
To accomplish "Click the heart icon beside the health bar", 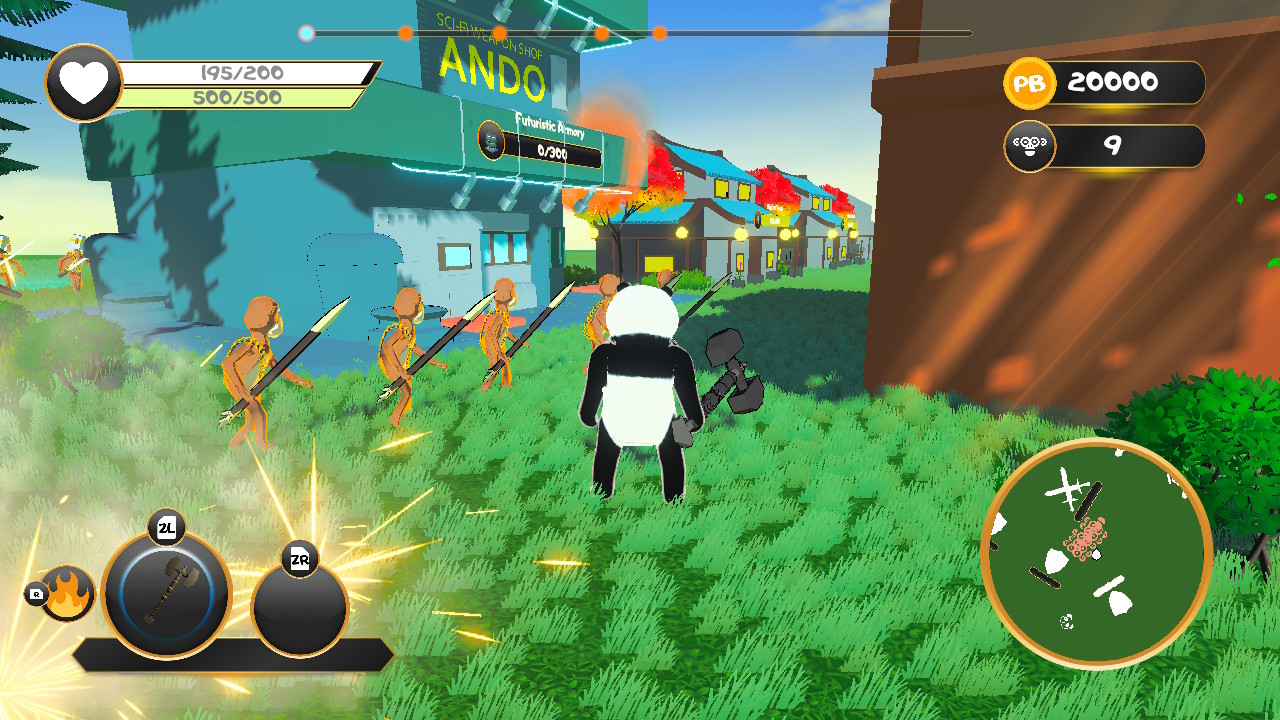I will click(84, 80).
